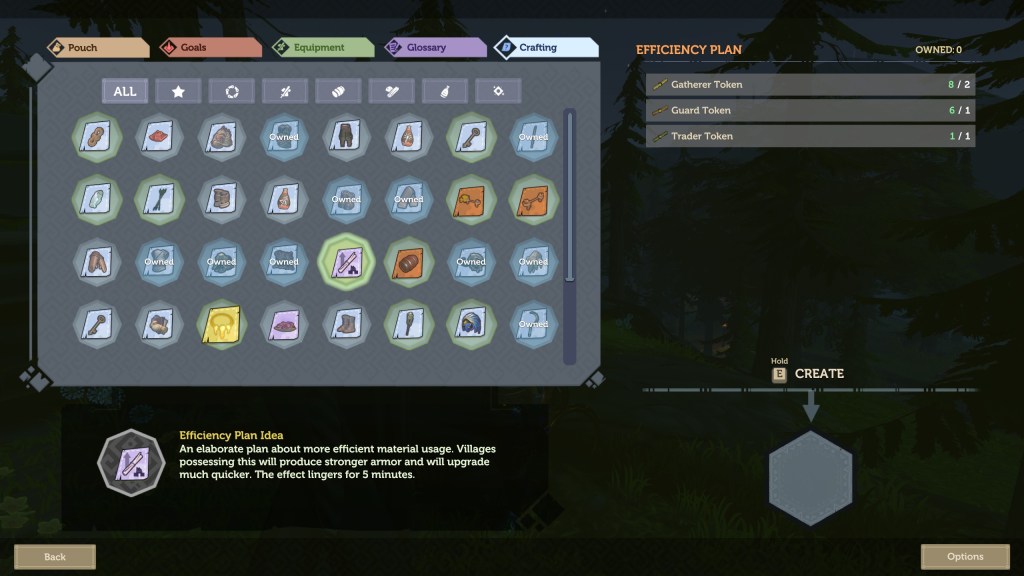Select the Crafting tab
The width and height of the screenshot is (1024, 576).
[545, 48]
